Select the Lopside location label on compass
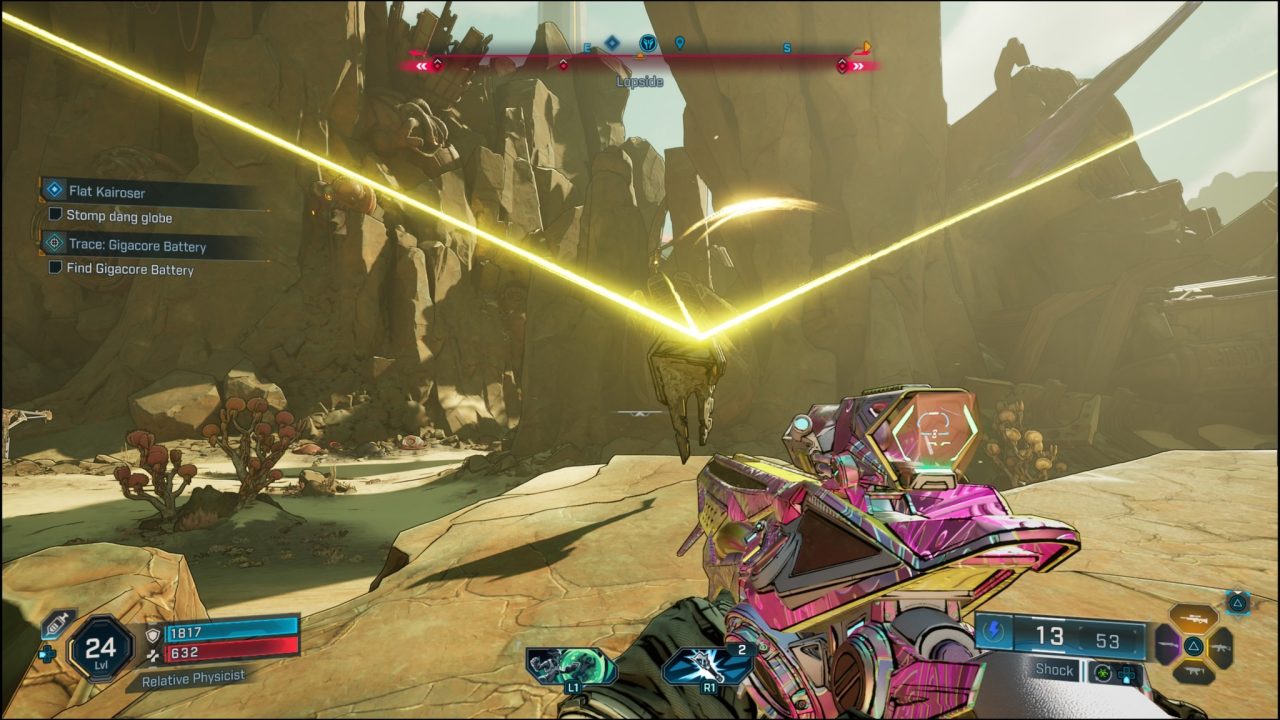Screen dimensions: 1280x720 (x=638, y=81)
